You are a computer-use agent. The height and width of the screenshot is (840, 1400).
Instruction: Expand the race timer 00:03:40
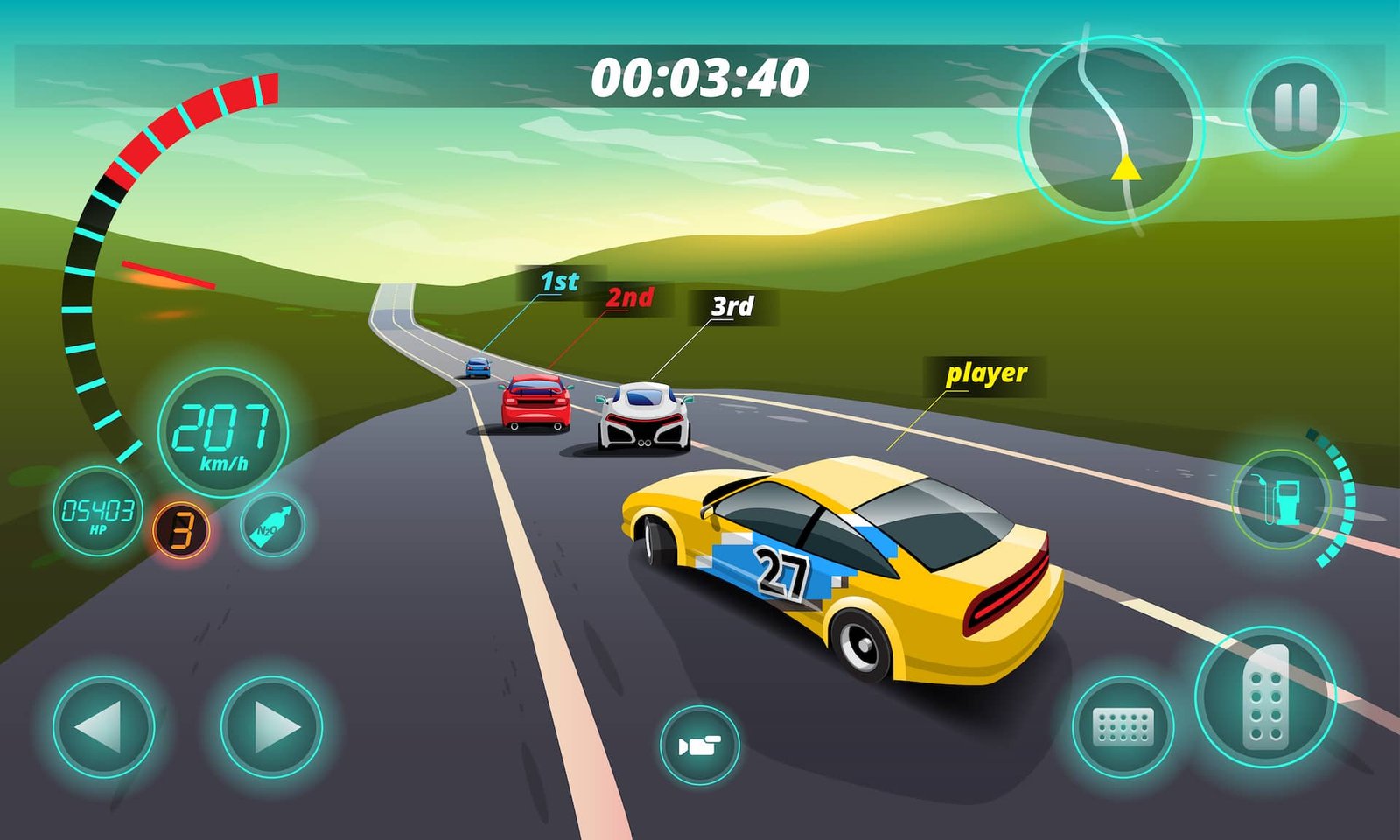pos(700,79)
